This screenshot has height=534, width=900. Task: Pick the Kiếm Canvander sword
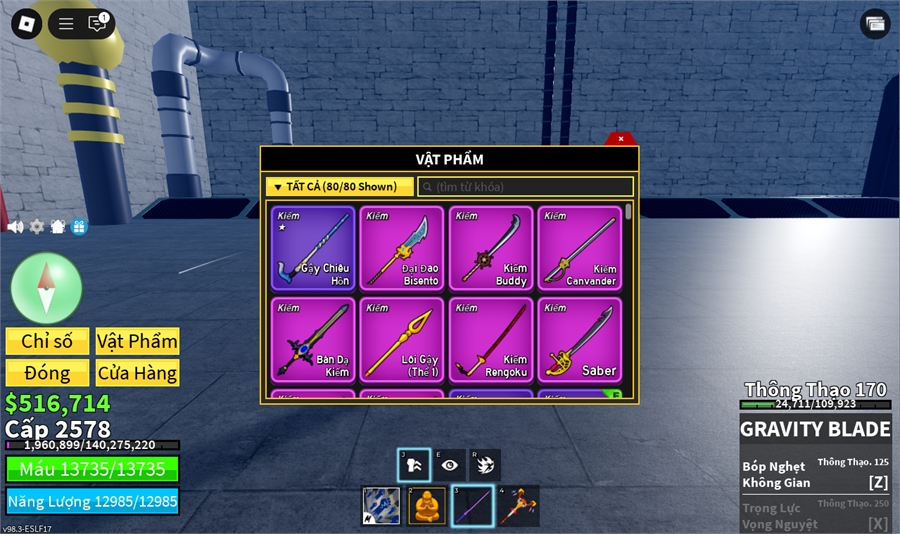click(x=580, y=248)
